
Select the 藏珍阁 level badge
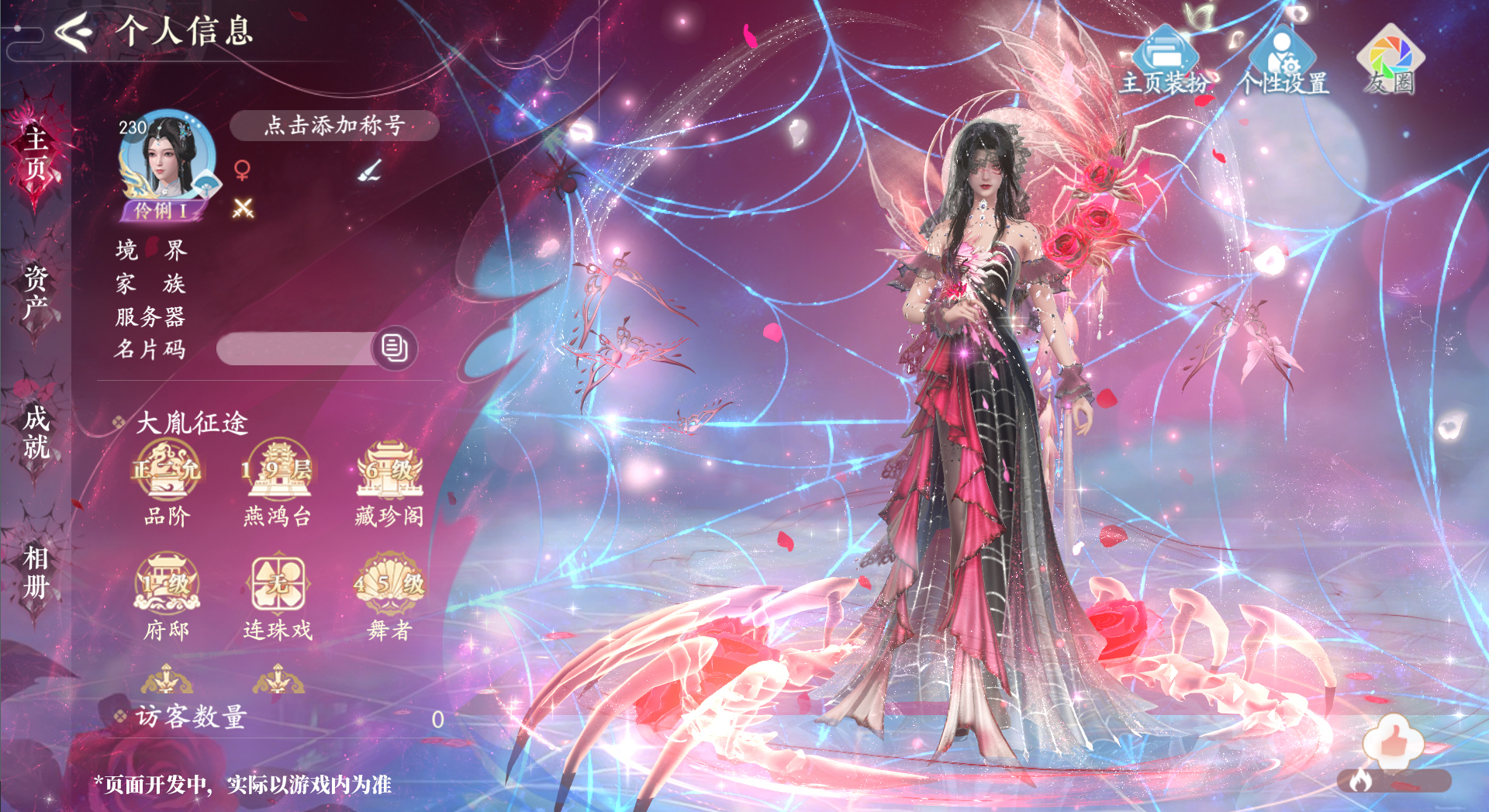(x=389, y=471)
